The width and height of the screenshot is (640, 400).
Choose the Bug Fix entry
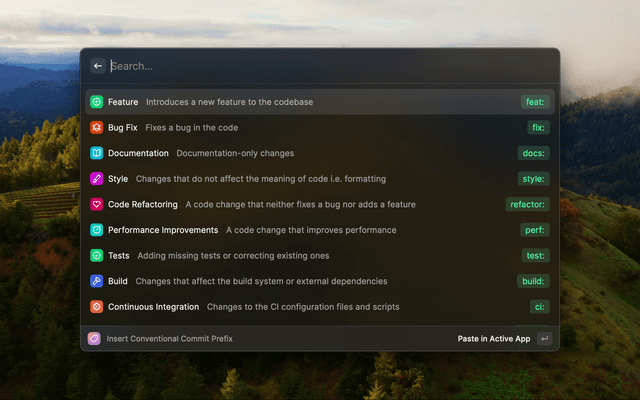coord(320,128)
